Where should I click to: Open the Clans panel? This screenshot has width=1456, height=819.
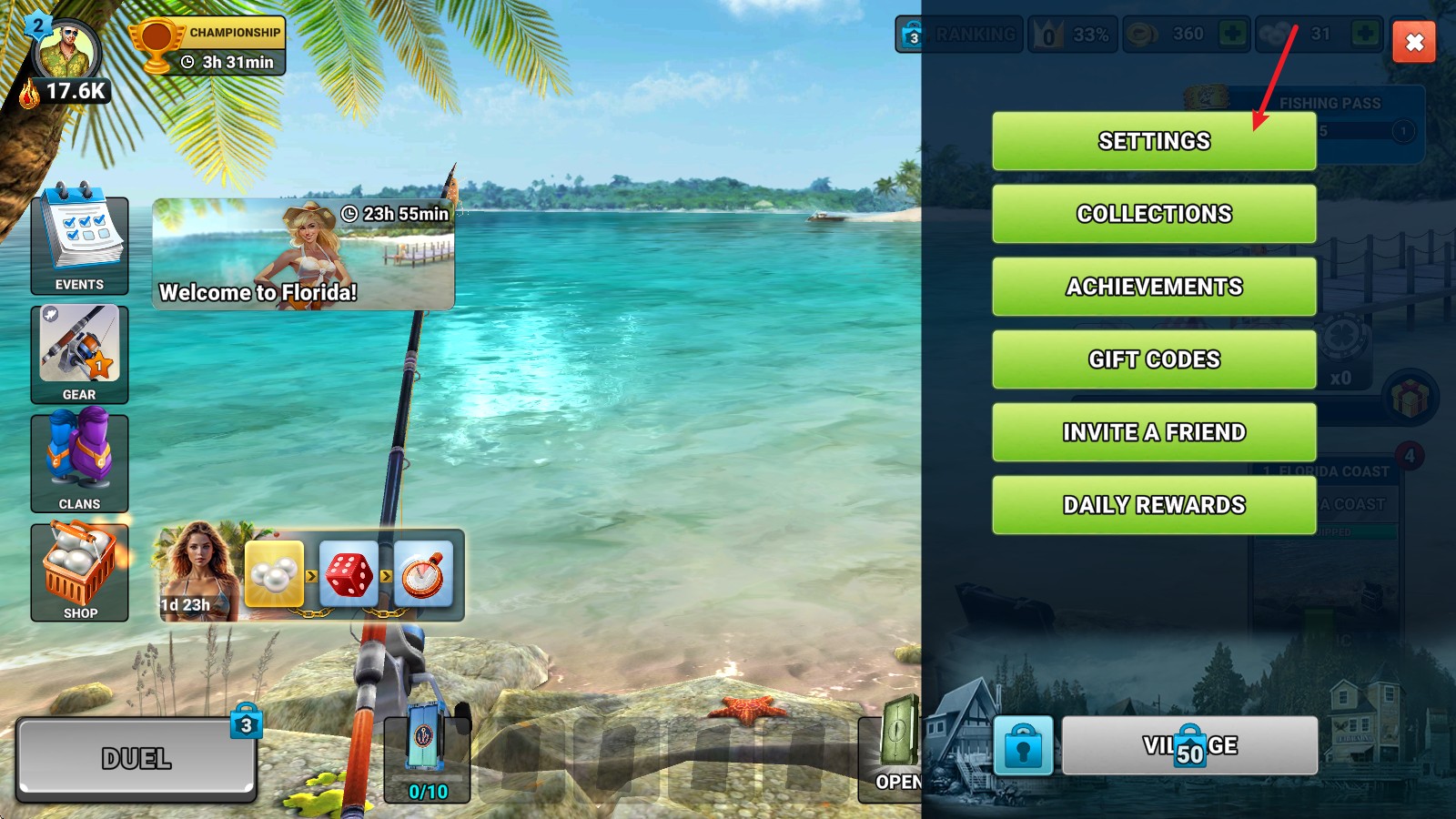tap(79, 463)
